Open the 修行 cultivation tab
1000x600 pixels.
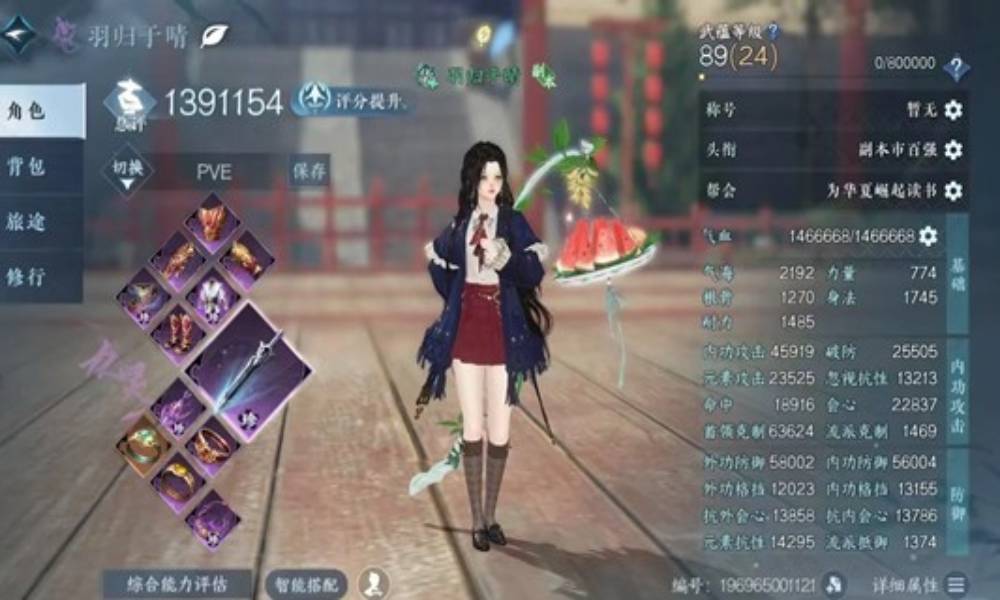coord(40,276)
